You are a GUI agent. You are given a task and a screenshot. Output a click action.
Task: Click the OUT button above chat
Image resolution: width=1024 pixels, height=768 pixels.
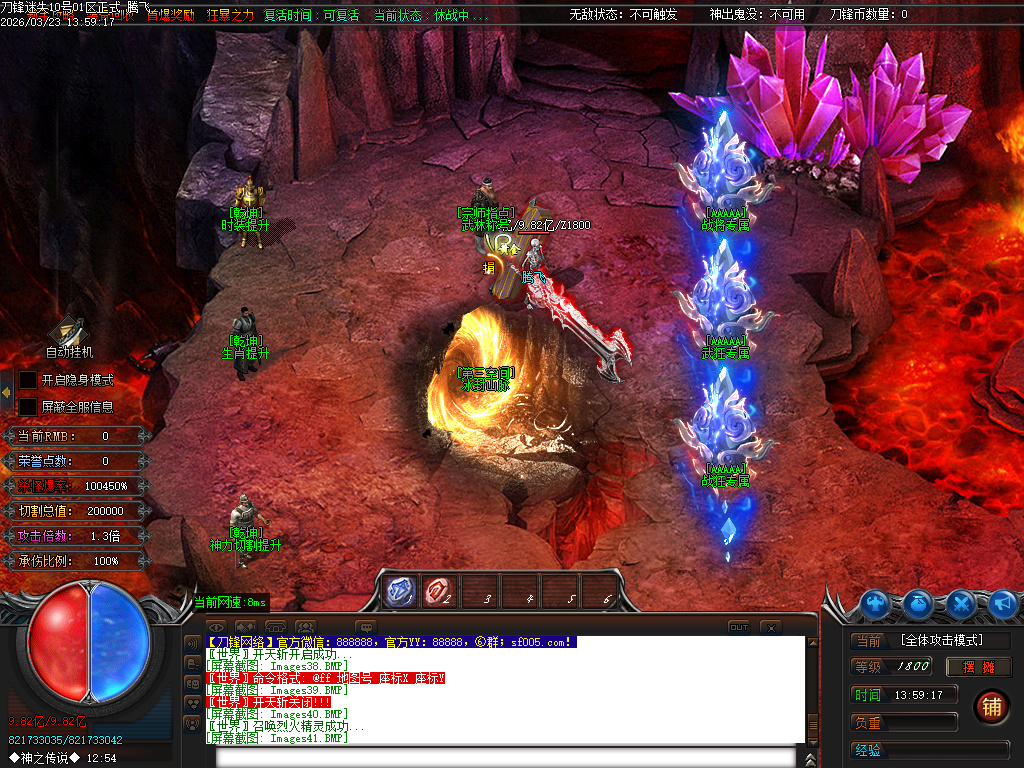738,627
